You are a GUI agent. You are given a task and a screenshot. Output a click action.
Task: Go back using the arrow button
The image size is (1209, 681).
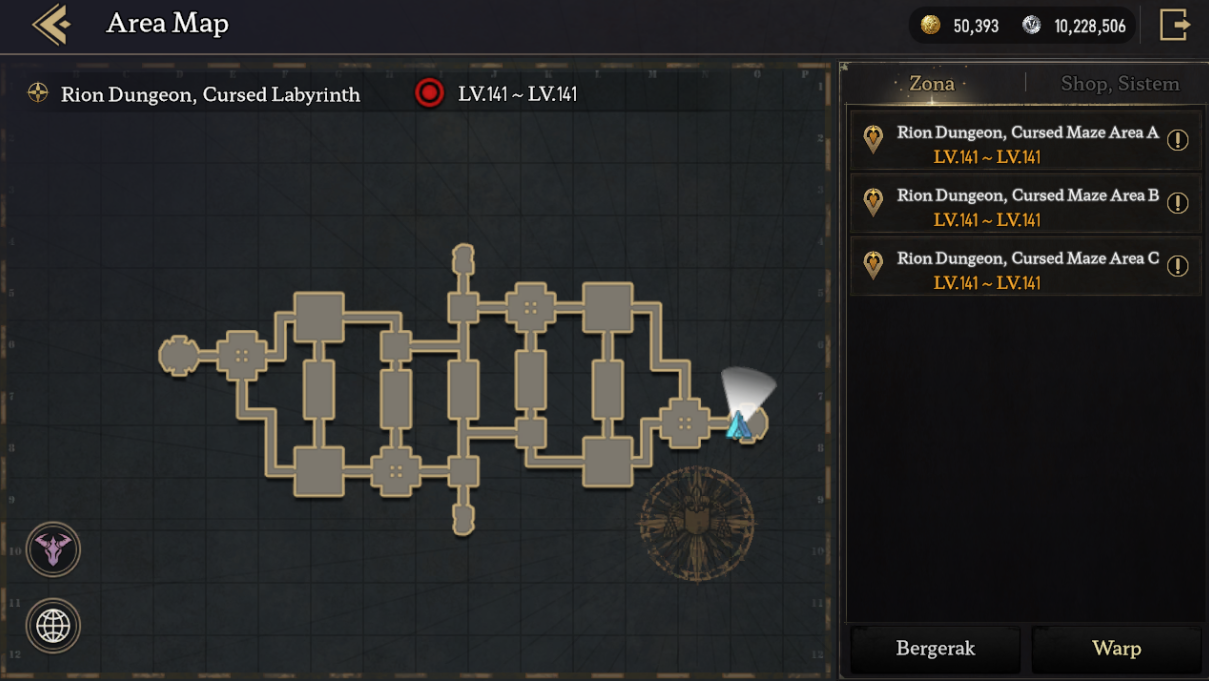(50, 25)
